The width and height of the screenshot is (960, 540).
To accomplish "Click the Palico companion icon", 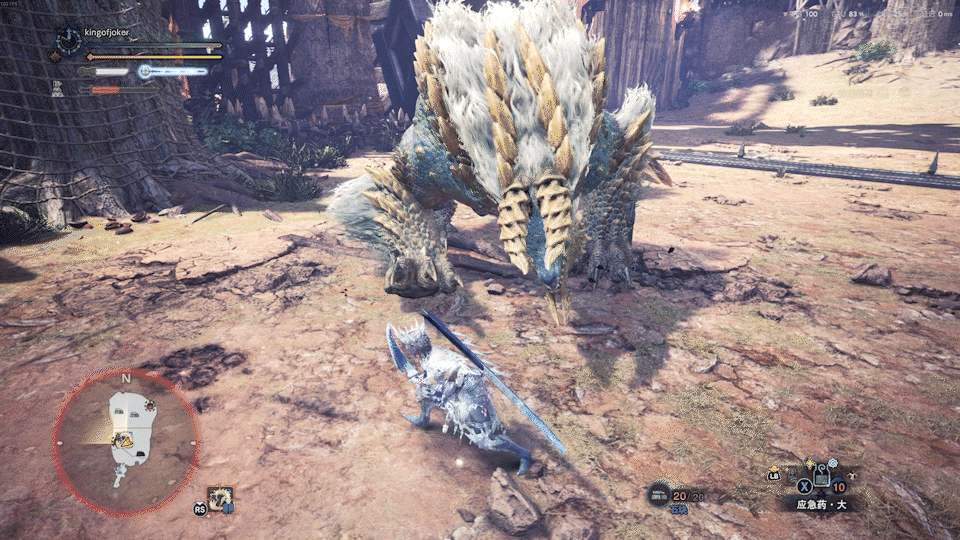I will [57, 89].
